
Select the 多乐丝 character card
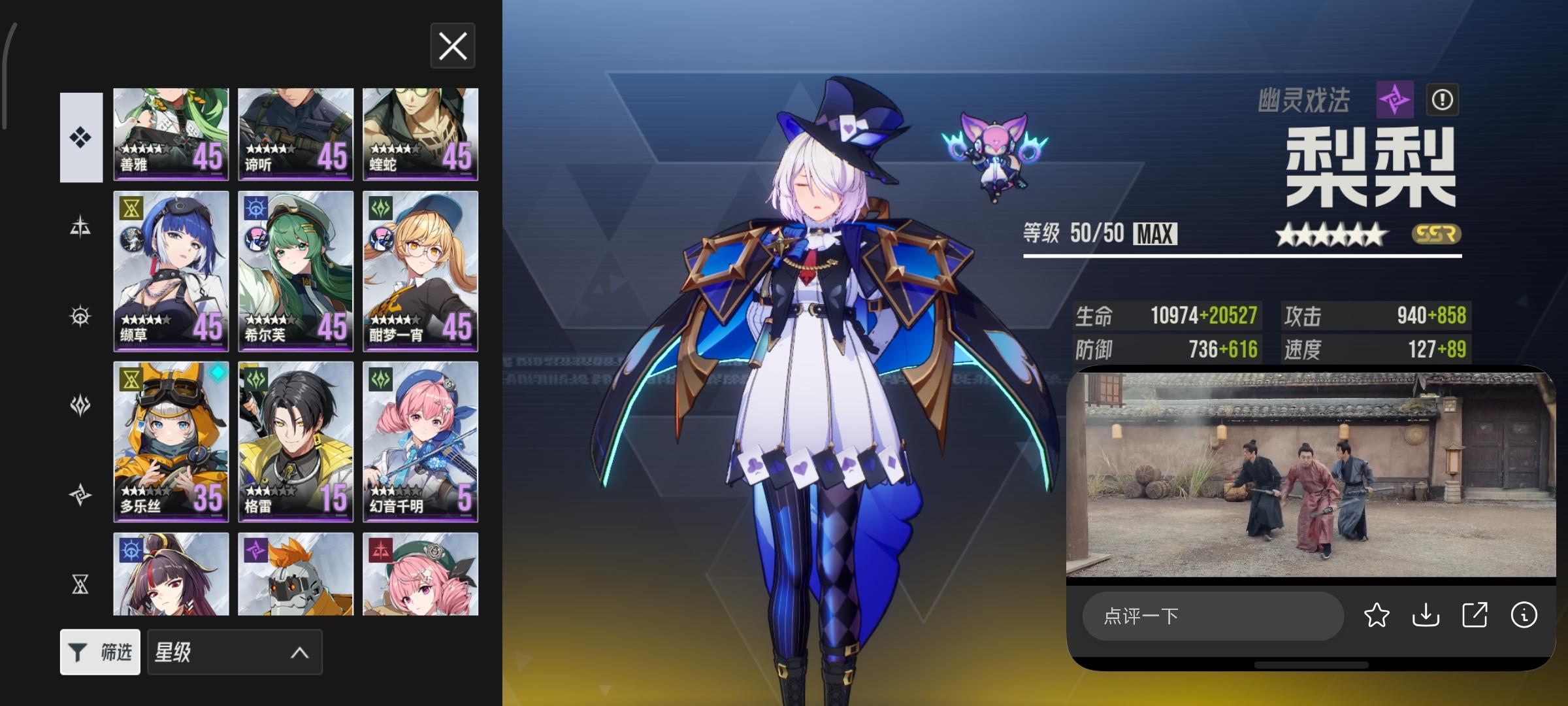pyautogui.click(x=171, y=443)
